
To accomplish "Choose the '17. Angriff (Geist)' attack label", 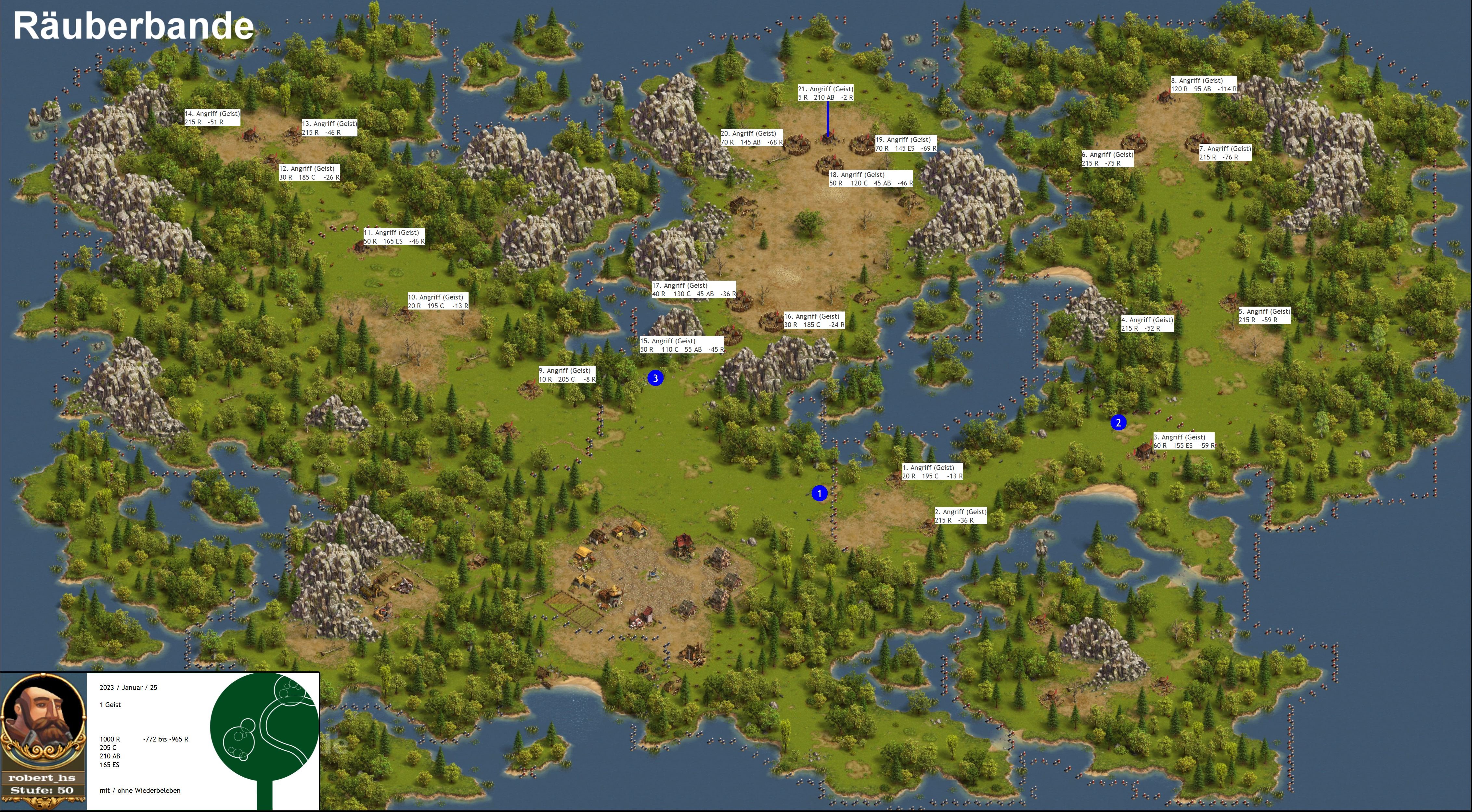I will coord(694,289).
